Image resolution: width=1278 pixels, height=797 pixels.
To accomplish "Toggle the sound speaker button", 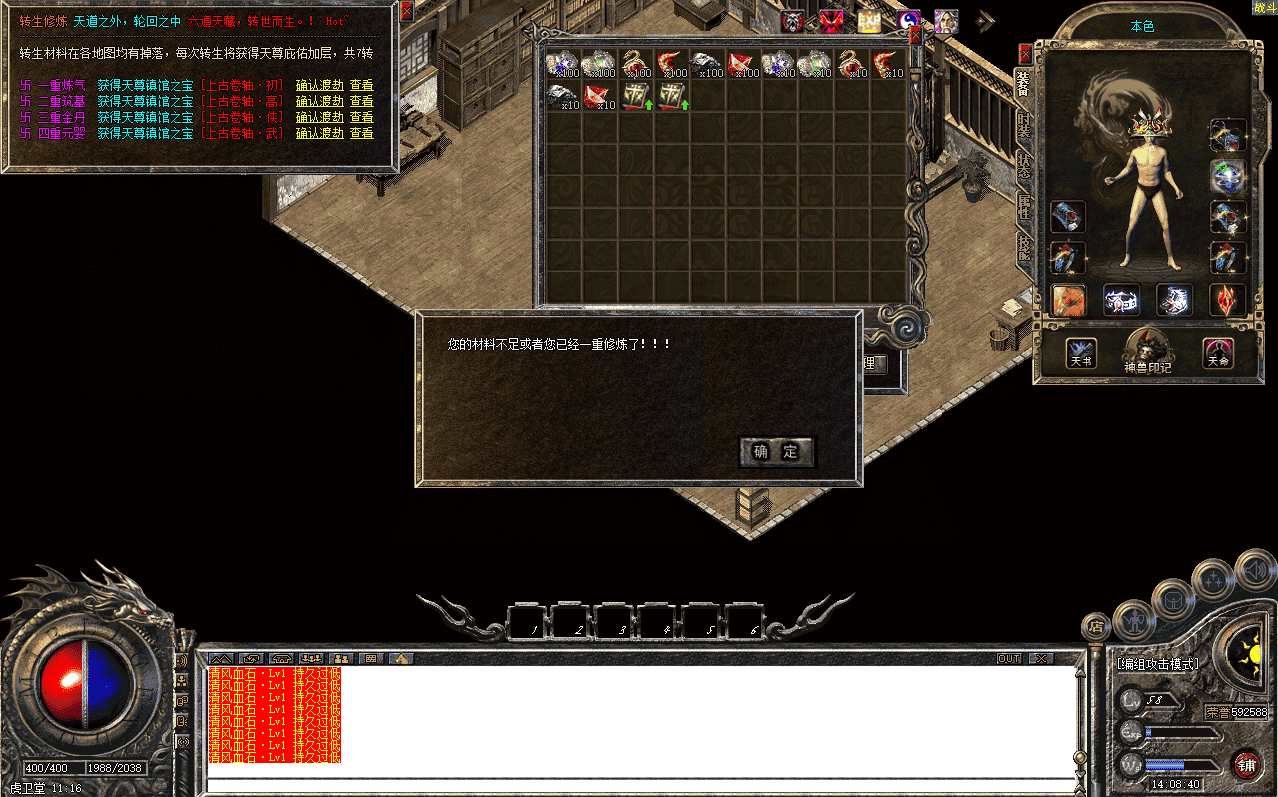I will [1254, 571].
